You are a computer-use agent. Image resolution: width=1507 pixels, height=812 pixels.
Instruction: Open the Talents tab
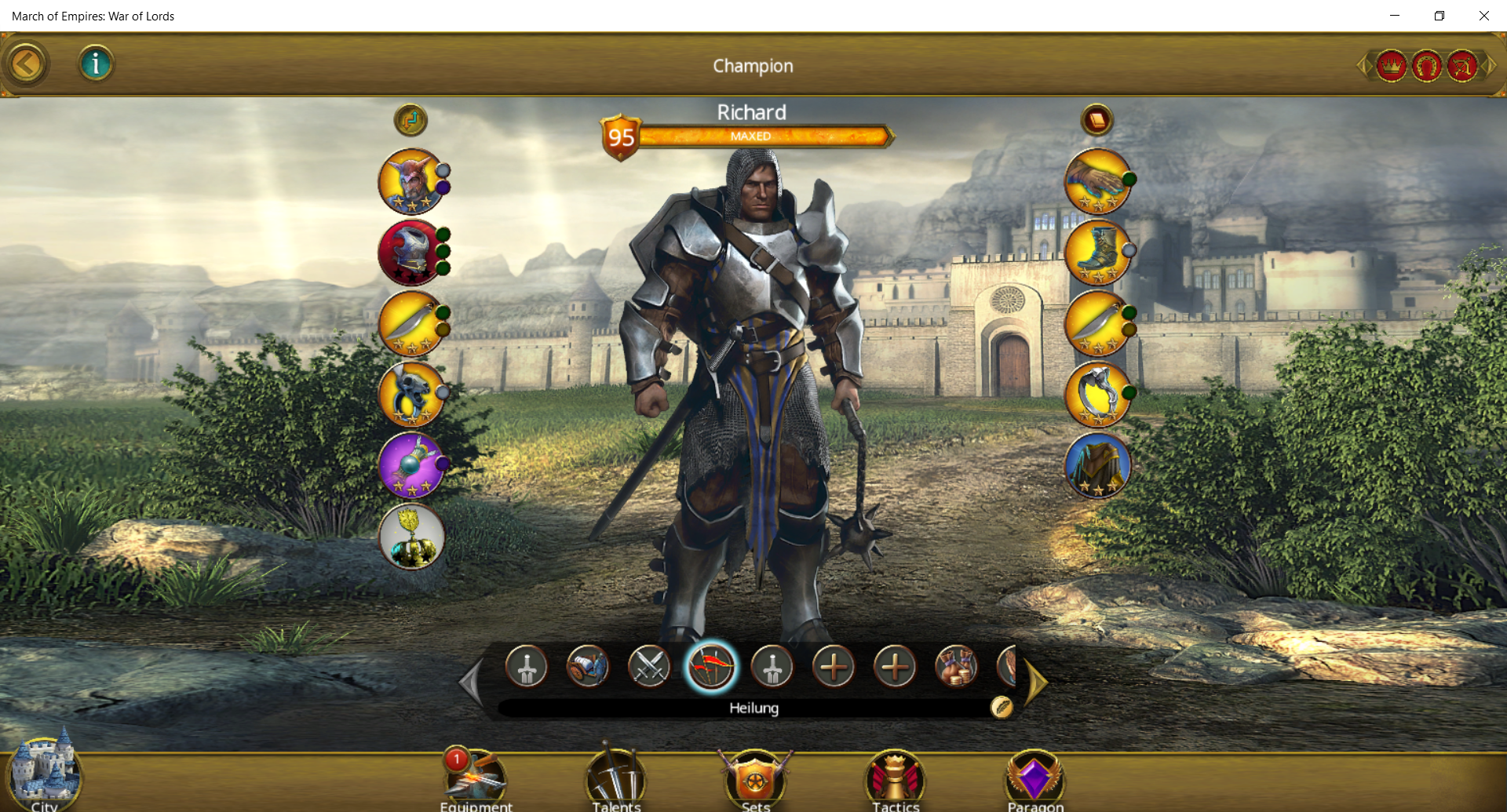616,781
